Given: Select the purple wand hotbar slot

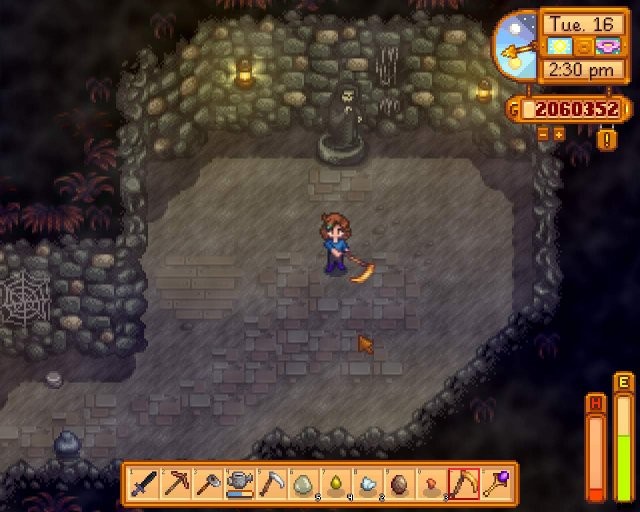Looking at the screenshot, I should tap(495, 484).
